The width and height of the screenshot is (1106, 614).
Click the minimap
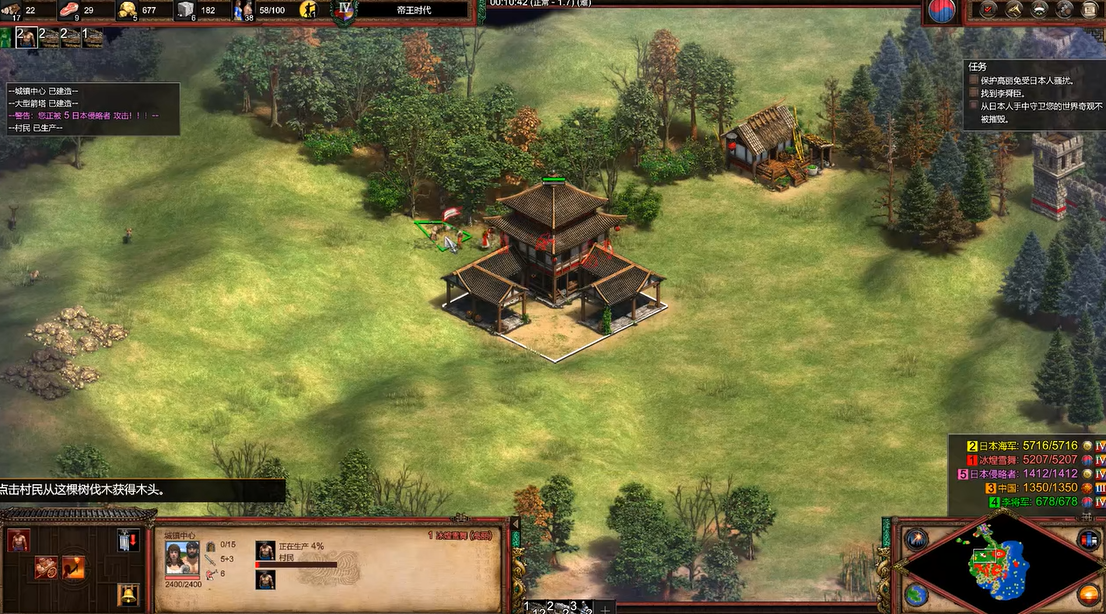click(1001, 567)
